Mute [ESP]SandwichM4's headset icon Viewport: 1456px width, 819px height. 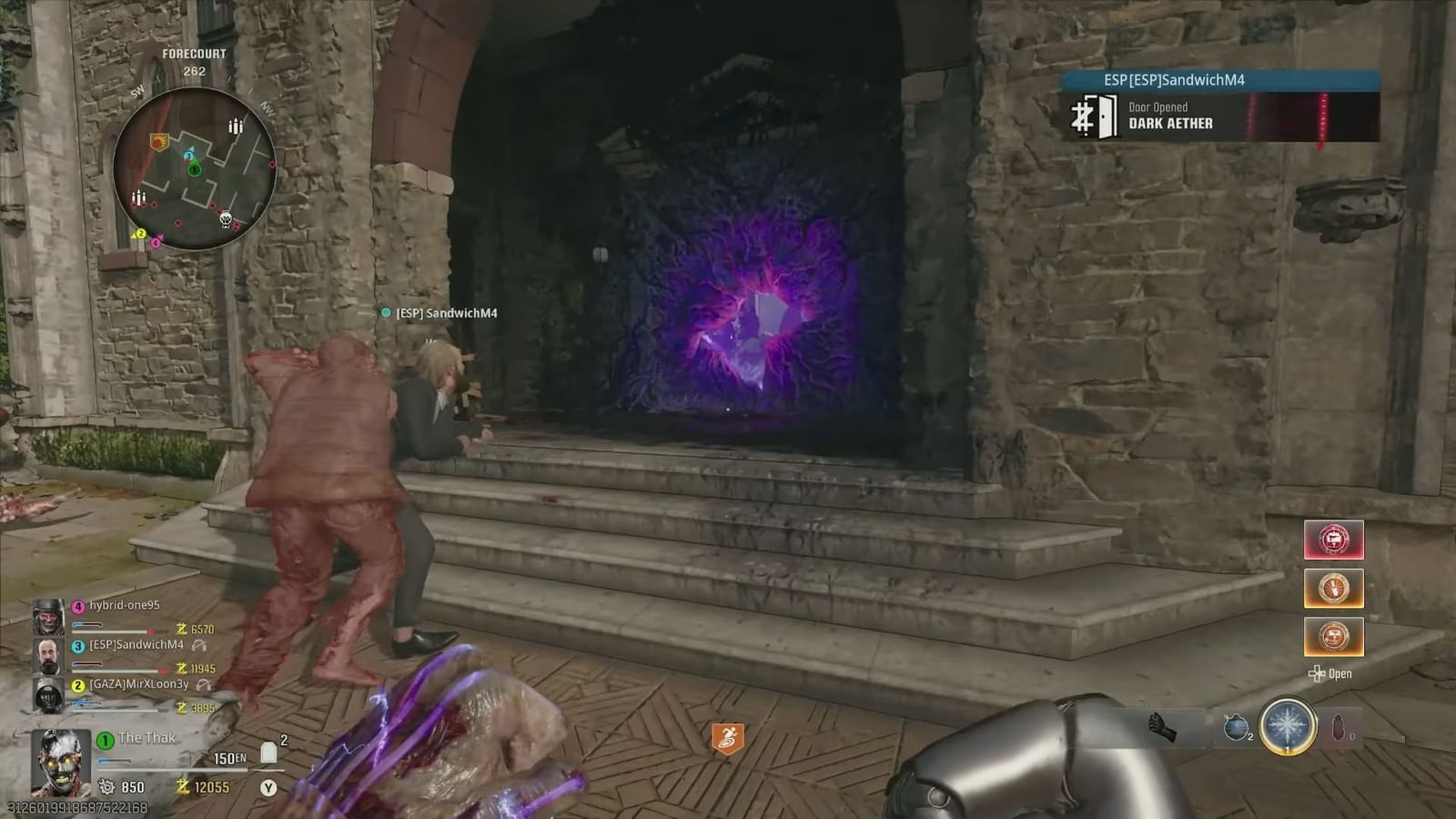200,645
